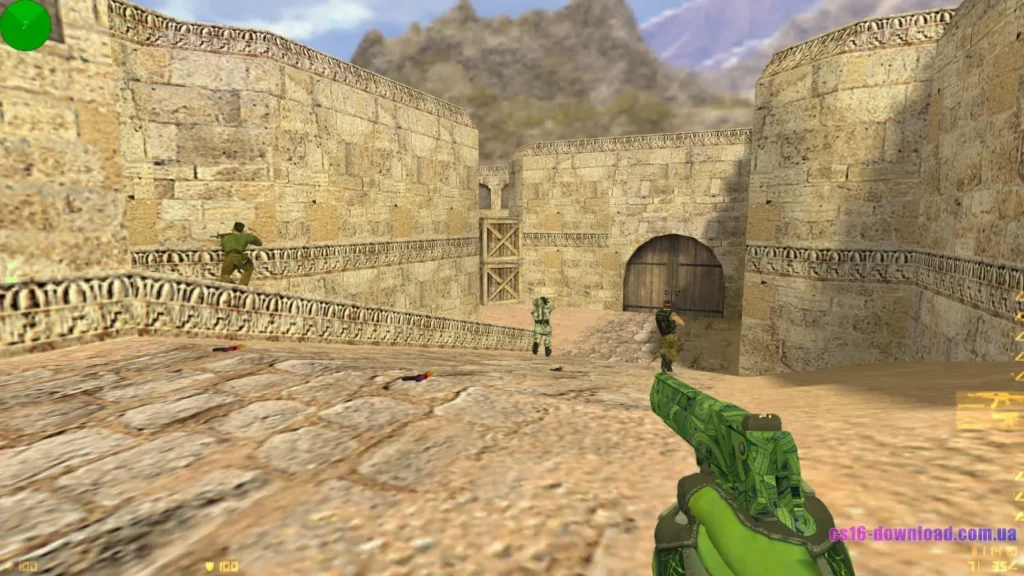
Task: Open the cs16-download.com.ua watermark link
Action: 922,534
